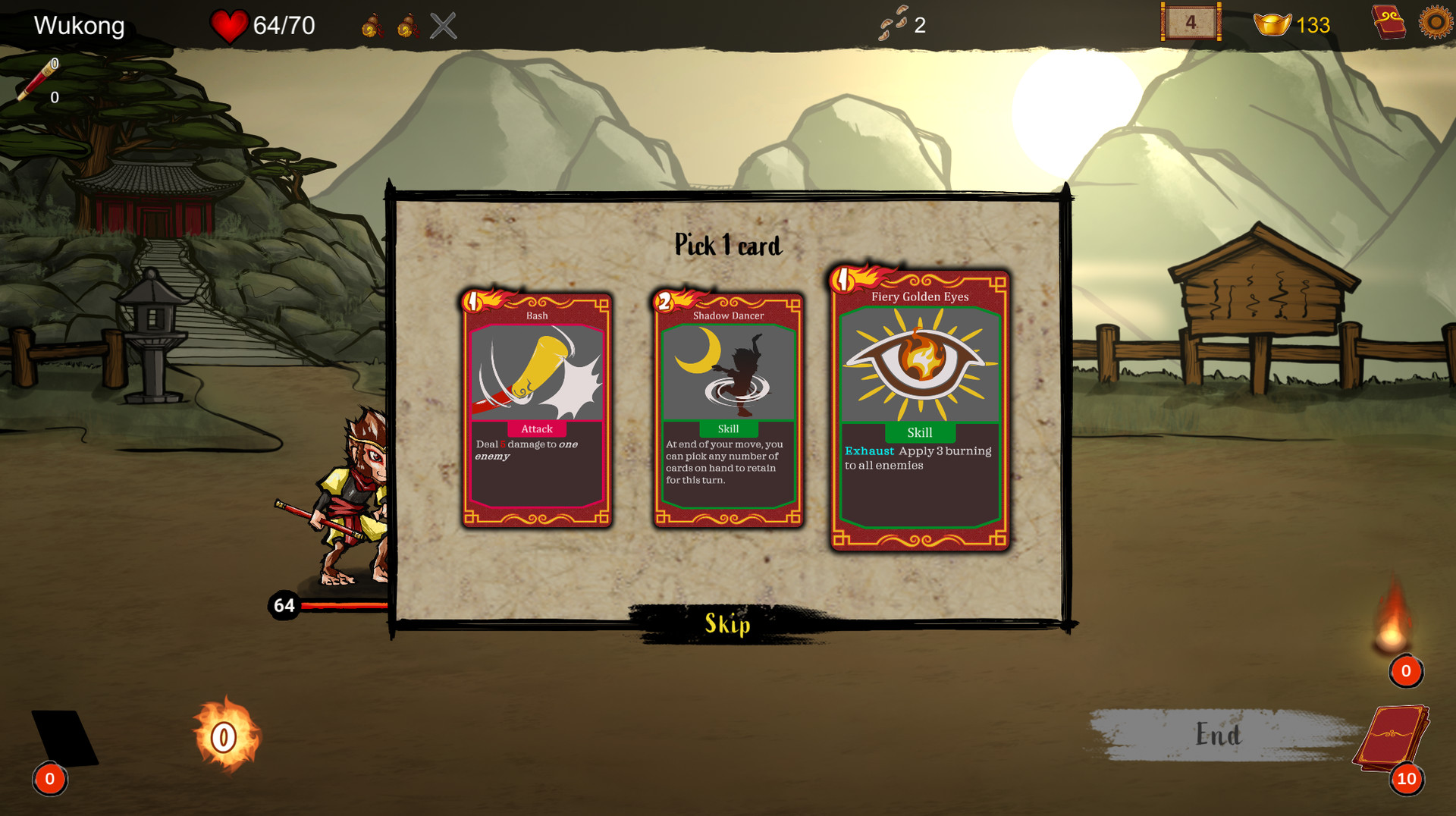Open the red deck collection book icon
Viewport: 1456px width, 816px height.
1390,23
